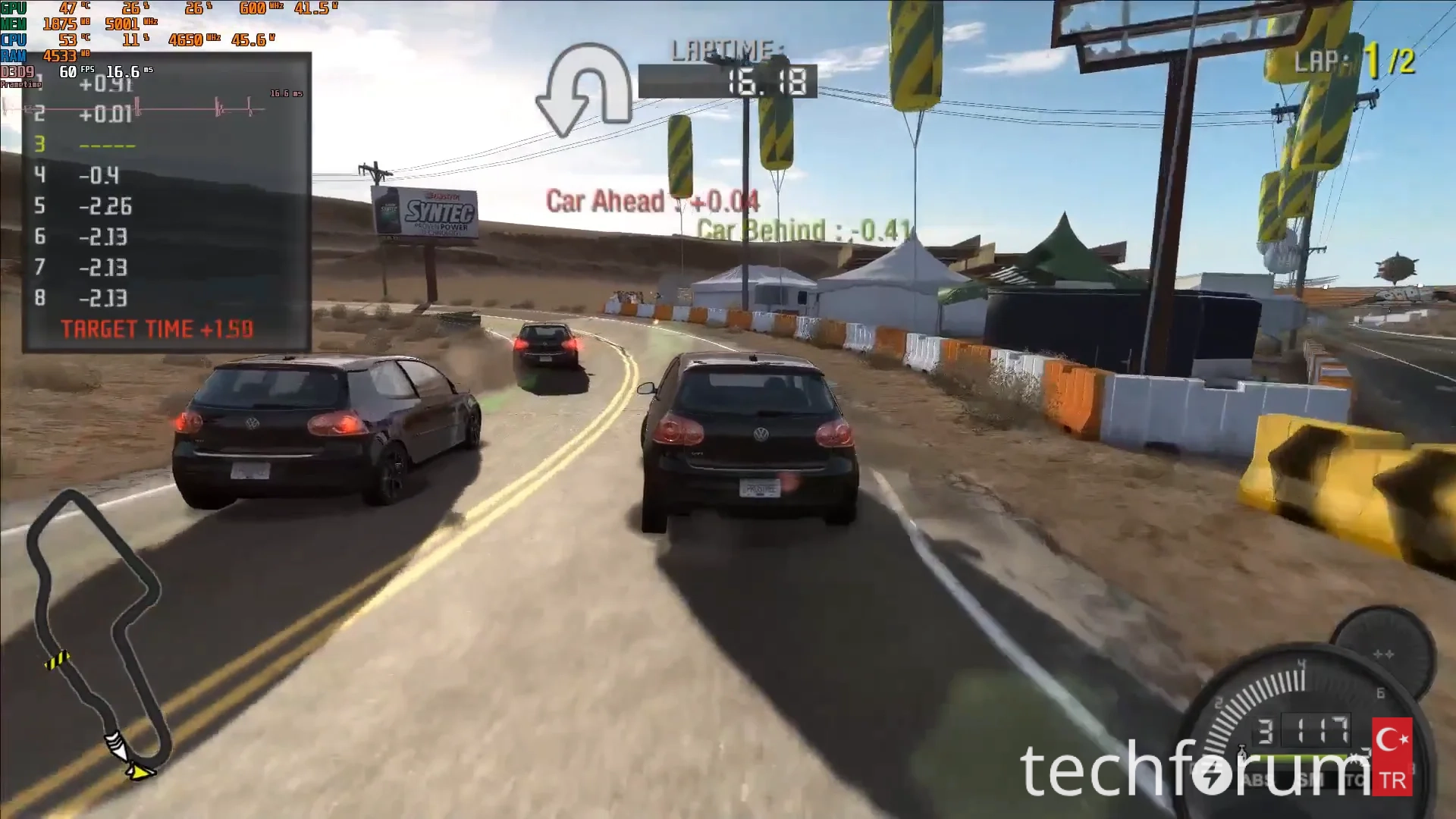This screenshot has height=819, width=1456.
Task: Toggle the D3D9 FPS counter
Action: pyautogui.click(x=68, y=72)
